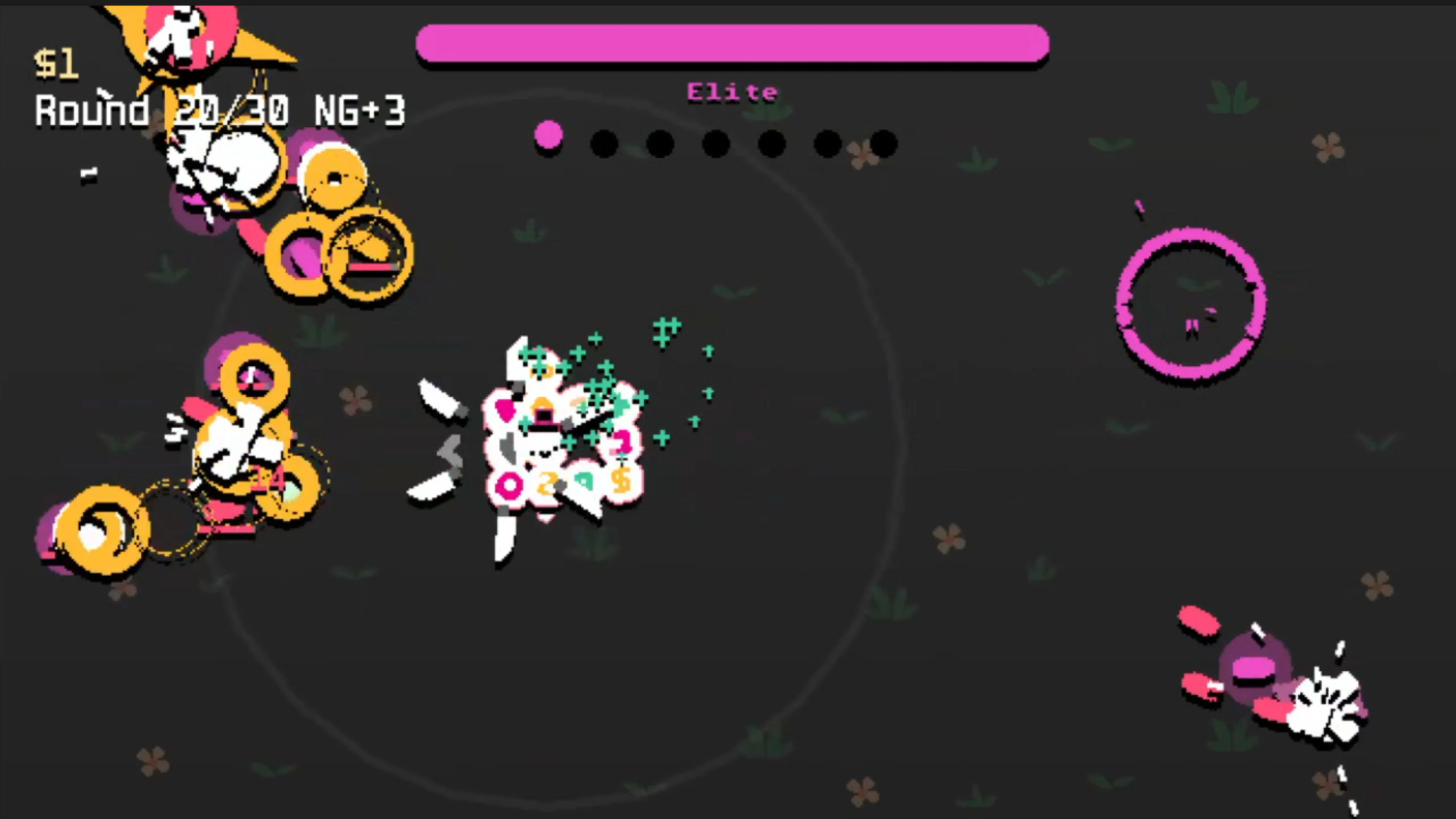Select the pink heart icon on the player
Image resolution: width=1456 pixels, height=819 pixels.
point(504,411)
